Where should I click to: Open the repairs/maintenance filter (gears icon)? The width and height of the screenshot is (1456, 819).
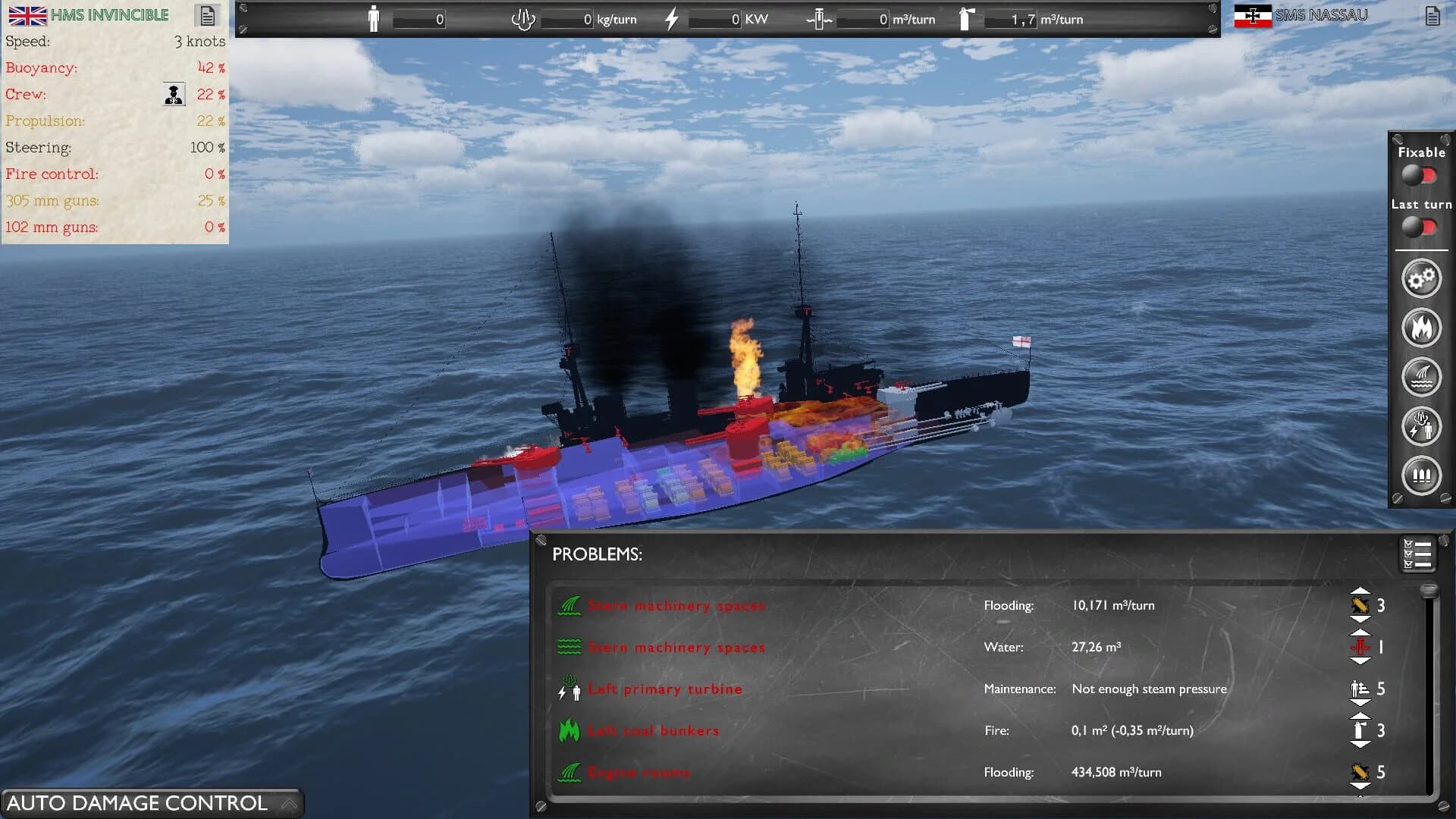pos(1422,278)
